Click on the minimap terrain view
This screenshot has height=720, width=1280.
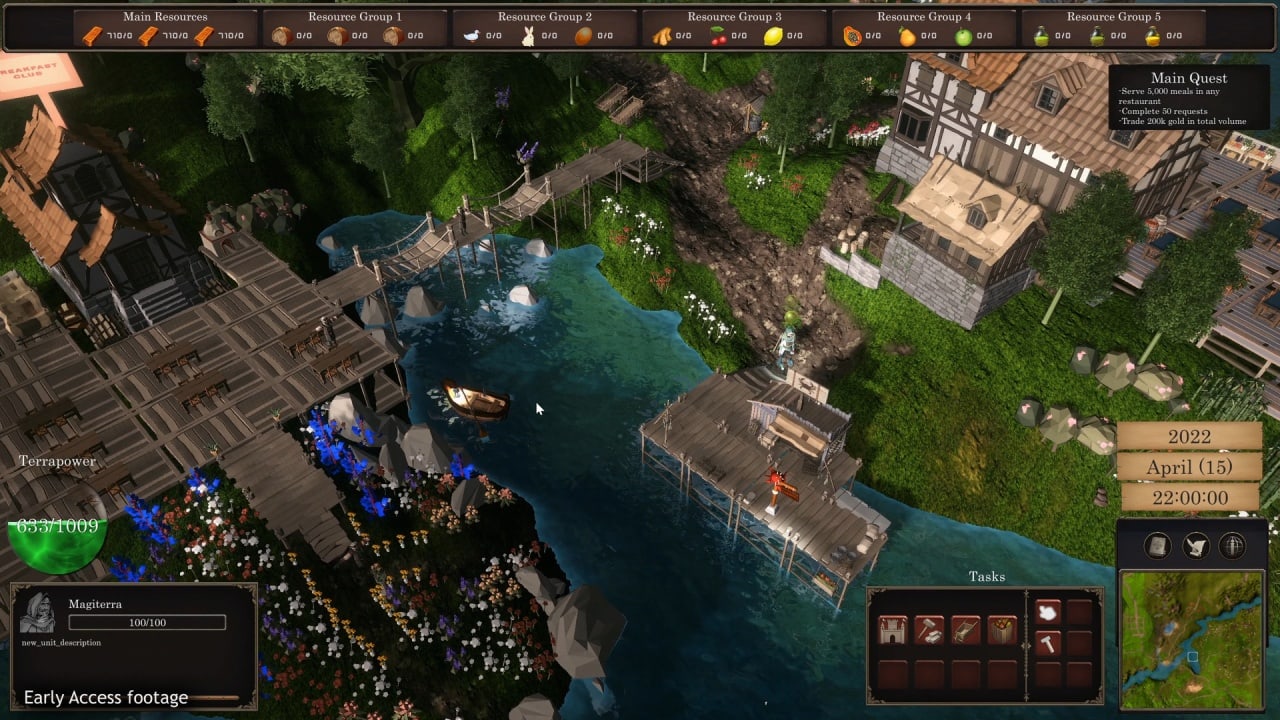1190,638
